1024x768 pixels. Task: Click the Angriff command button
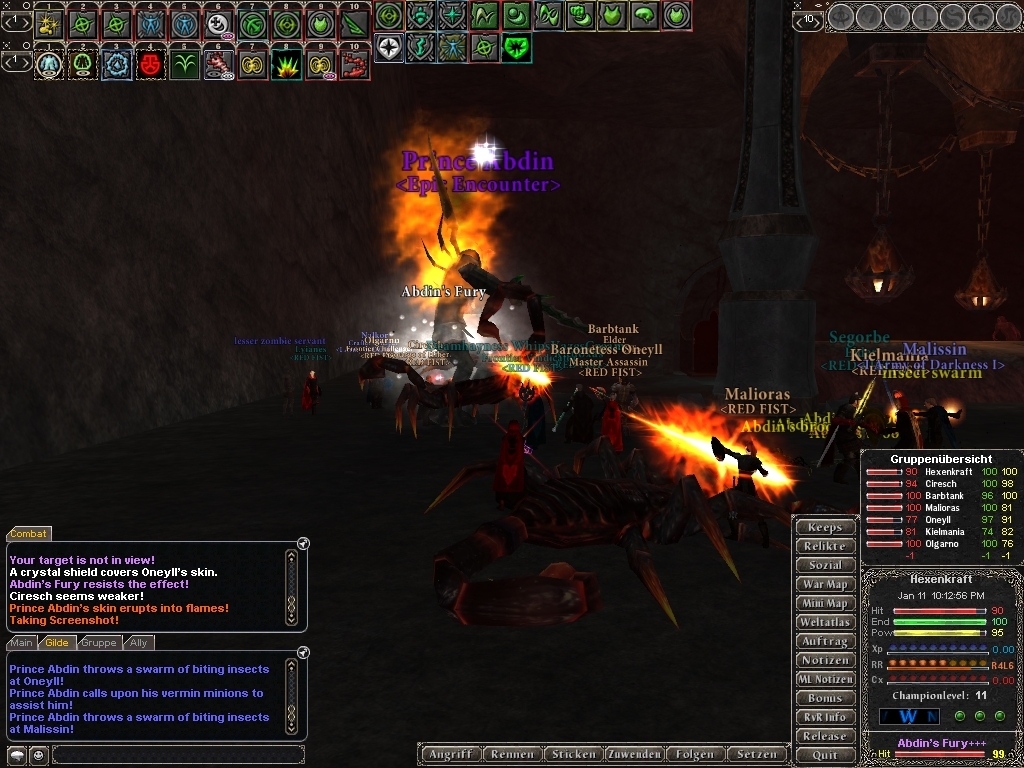(x=450, y=754)
